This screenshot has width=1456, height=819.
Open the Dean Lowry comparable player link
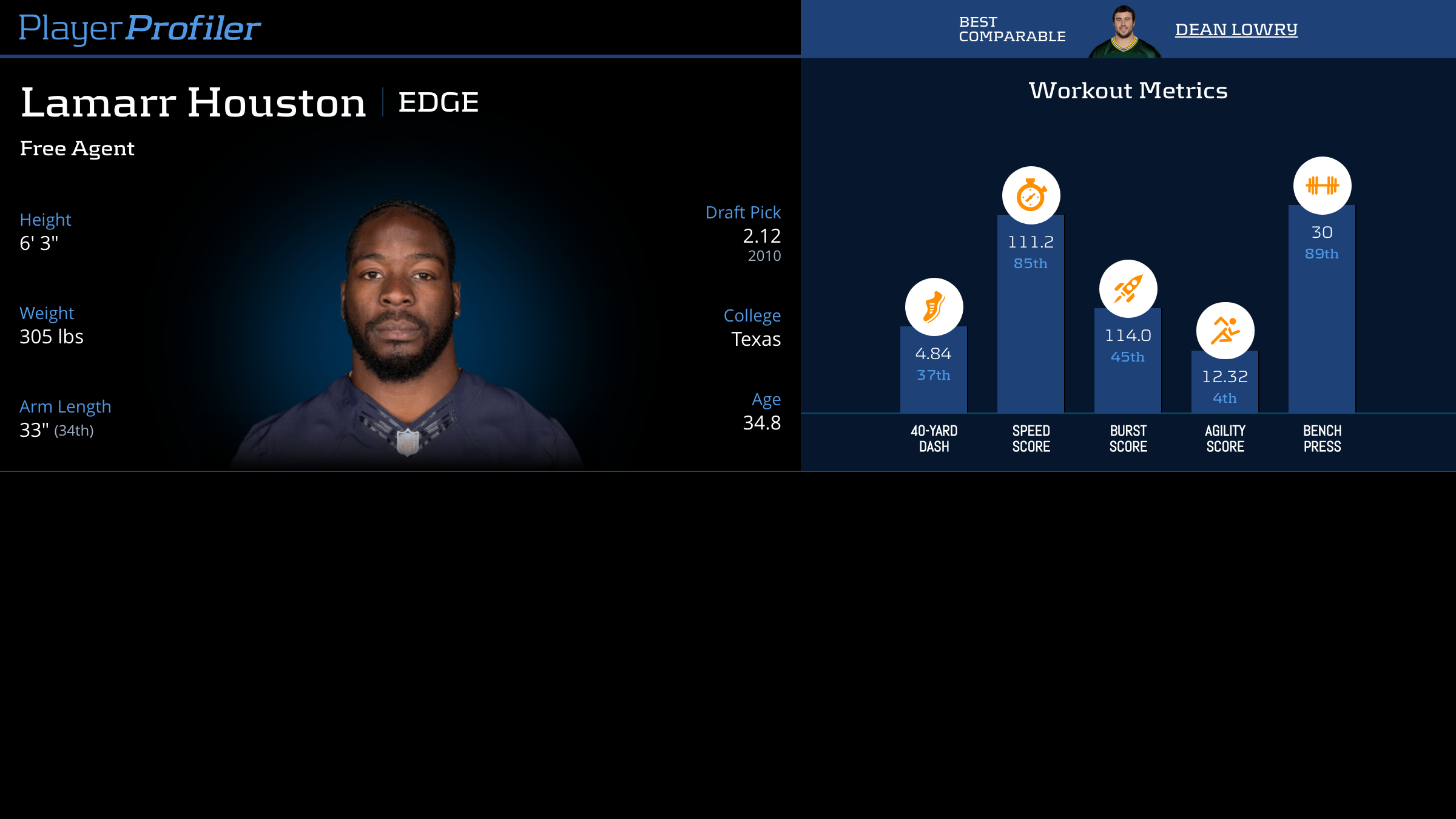coord(1236,30)
